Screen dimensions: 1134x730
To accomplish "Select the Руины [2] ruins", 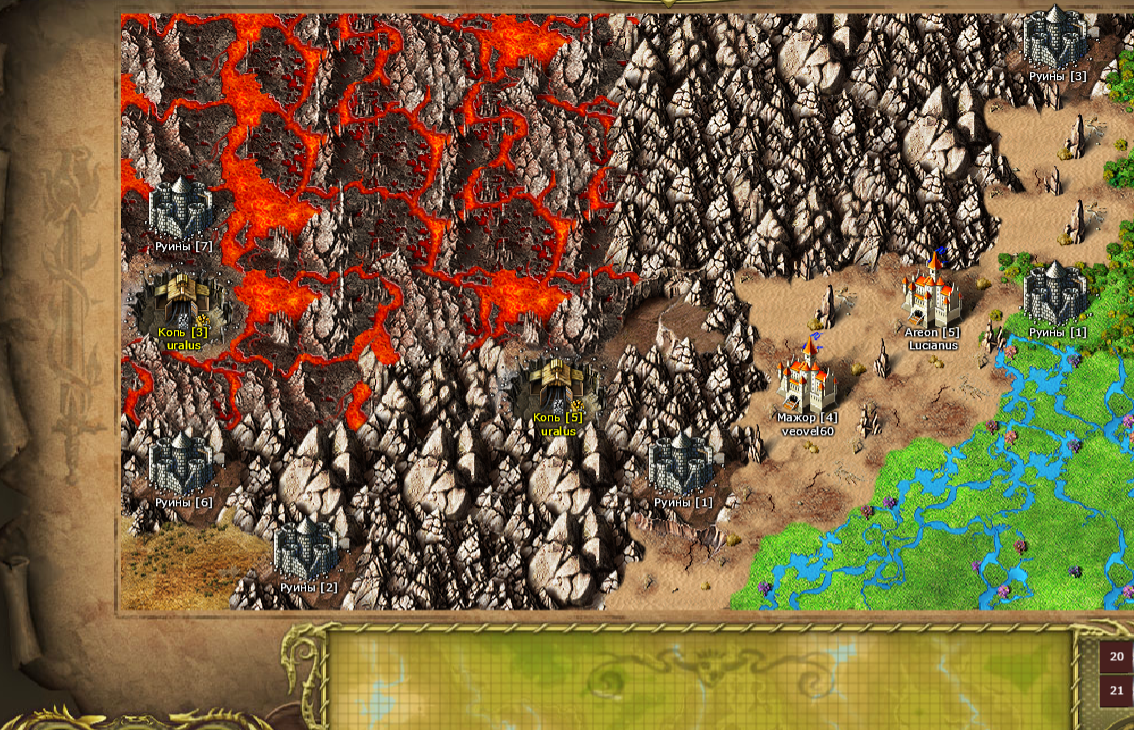I will pos(307,550).
